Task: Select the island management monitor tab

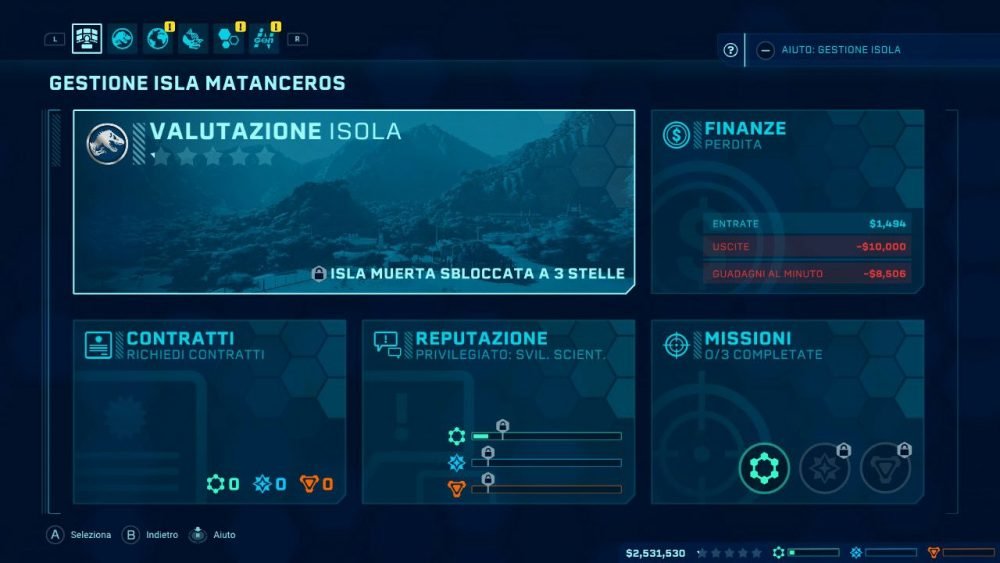Action: click(87, 39)
